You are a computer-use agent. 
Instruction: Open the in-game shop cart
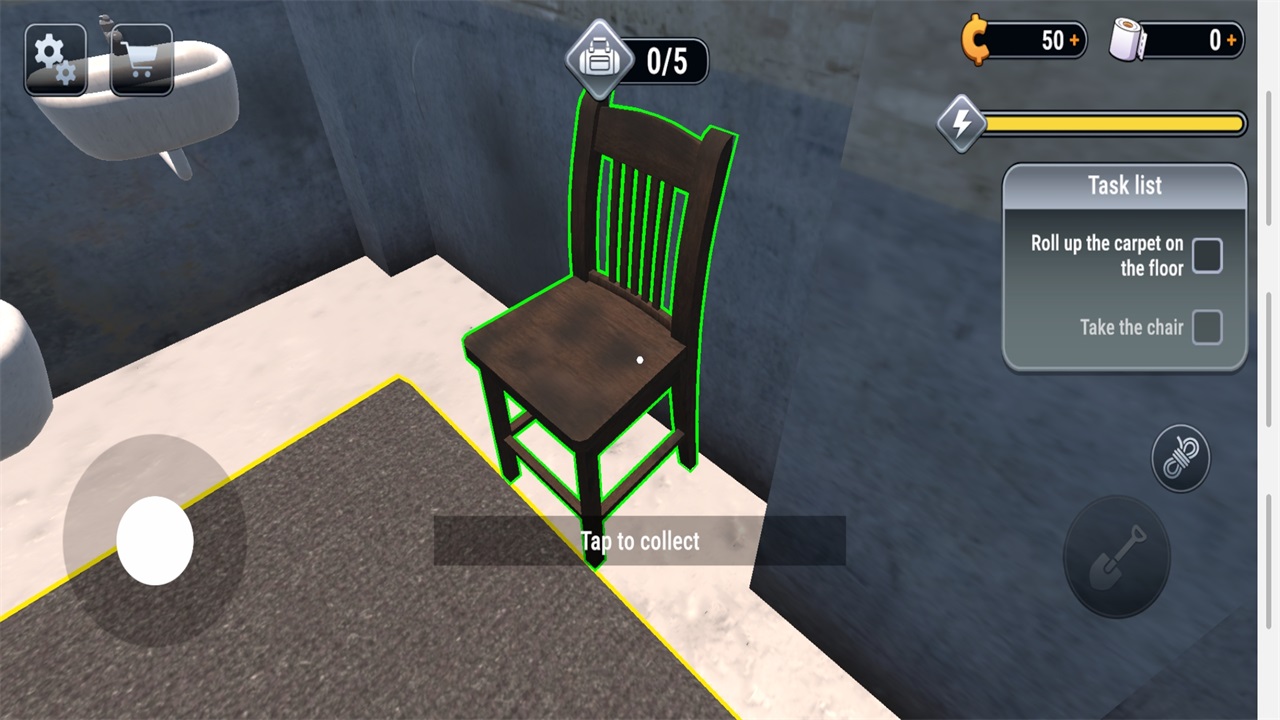click(x=141, y=58)
